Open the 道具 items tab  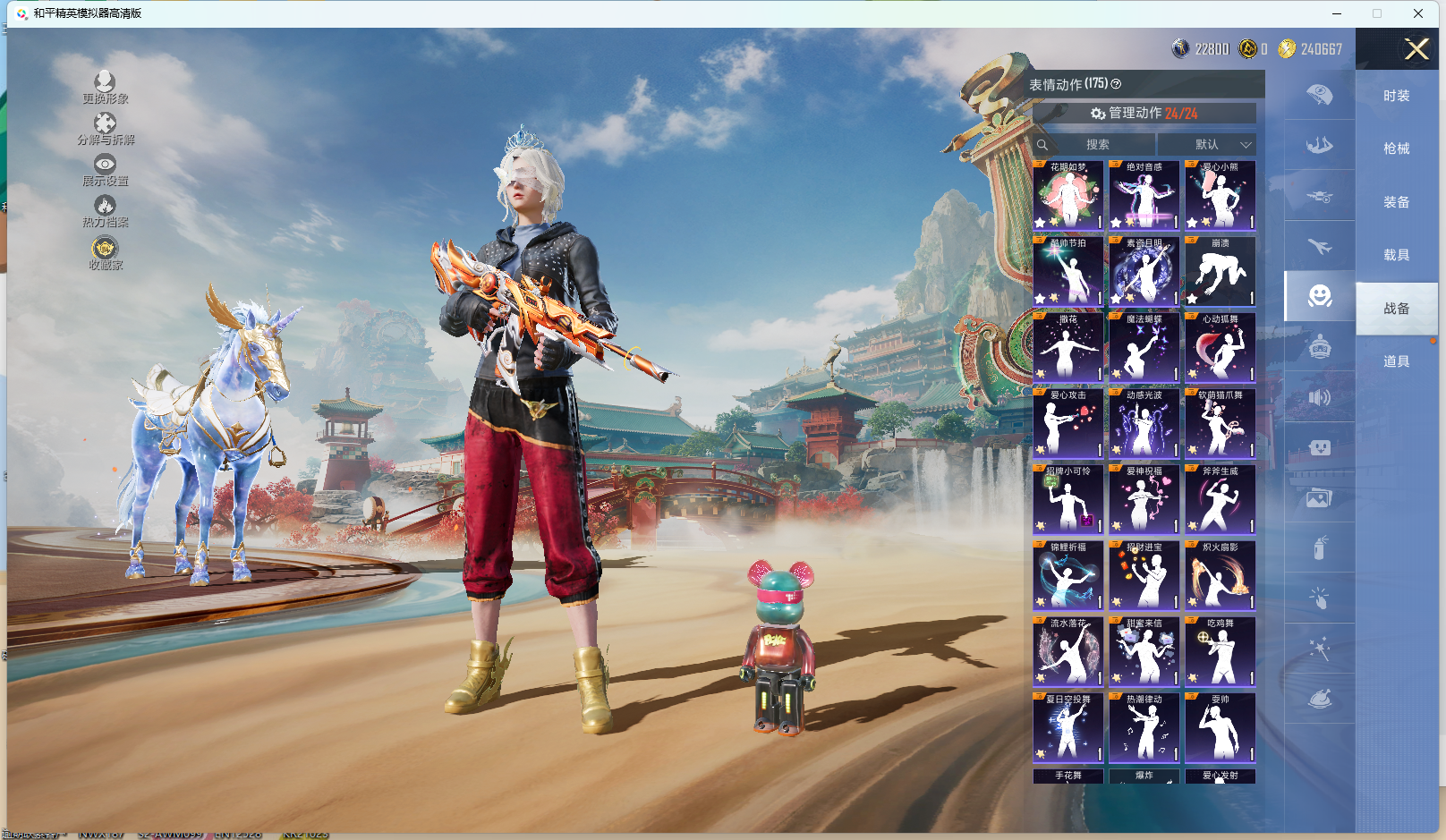click(1396, 361)
